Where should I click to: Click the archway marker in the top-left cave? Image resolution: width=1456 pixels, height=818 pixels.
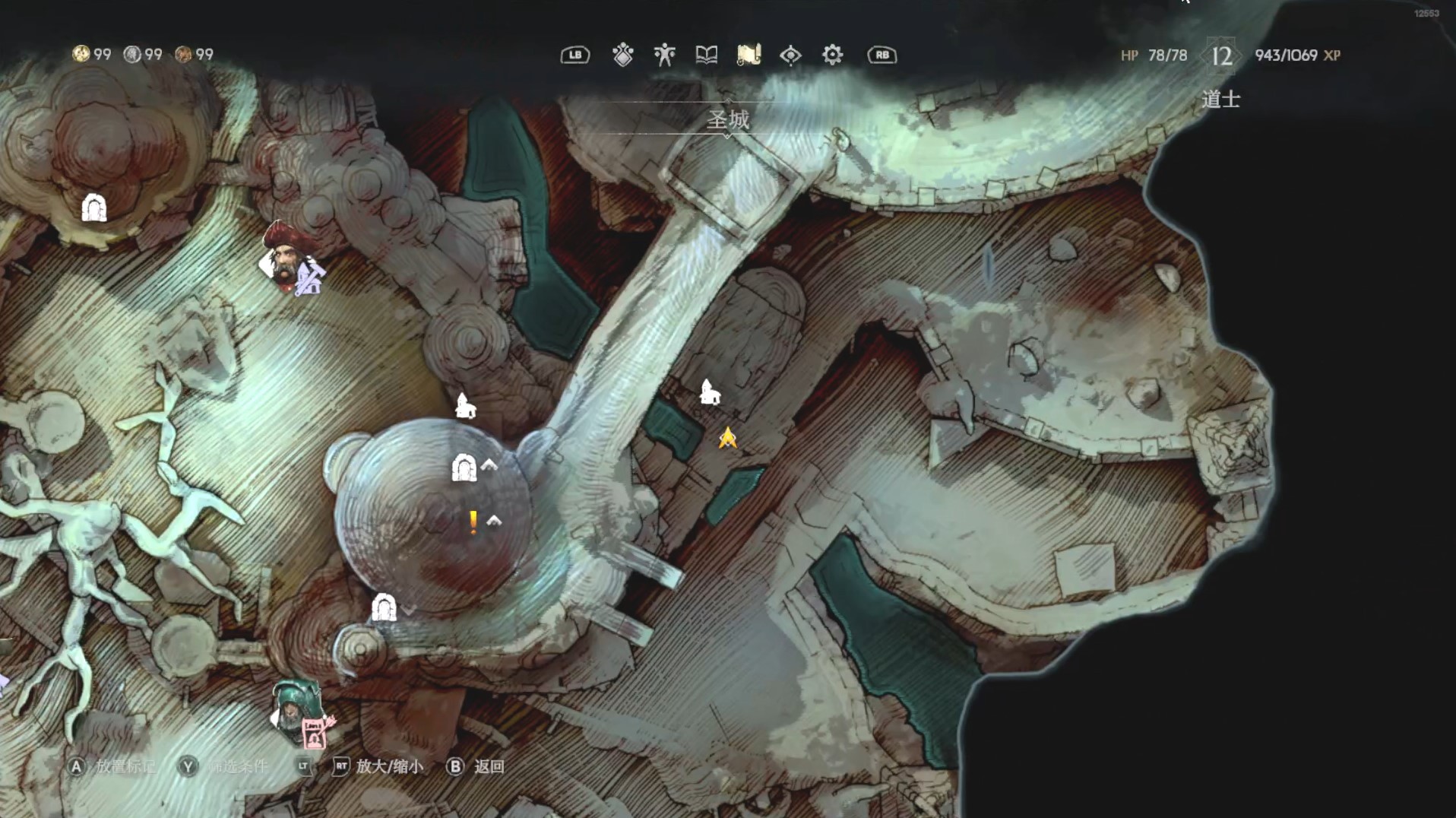click(94, 207)
